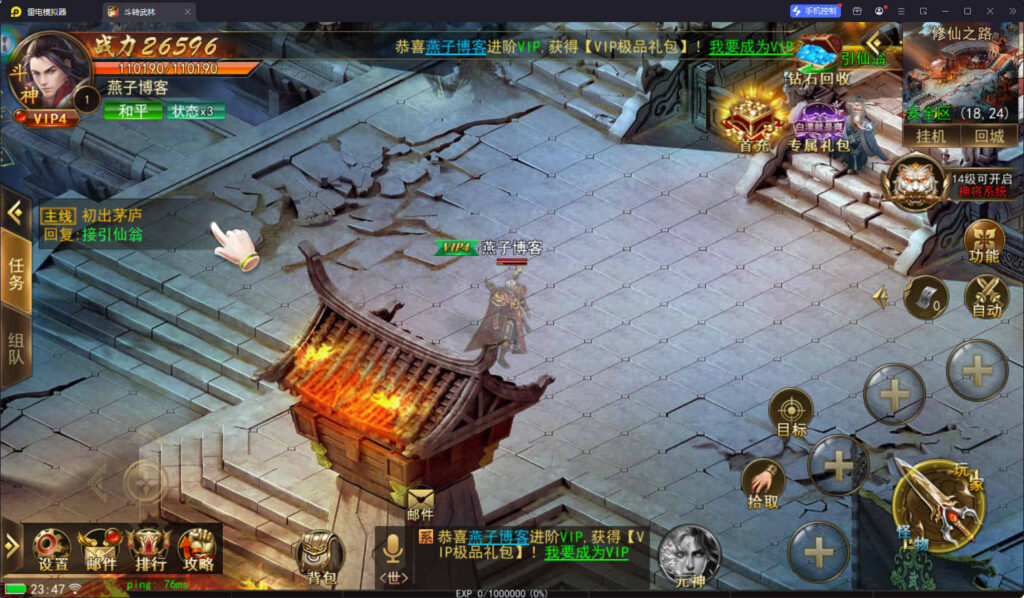Open the 攻略 guide icon

point(197,548)
